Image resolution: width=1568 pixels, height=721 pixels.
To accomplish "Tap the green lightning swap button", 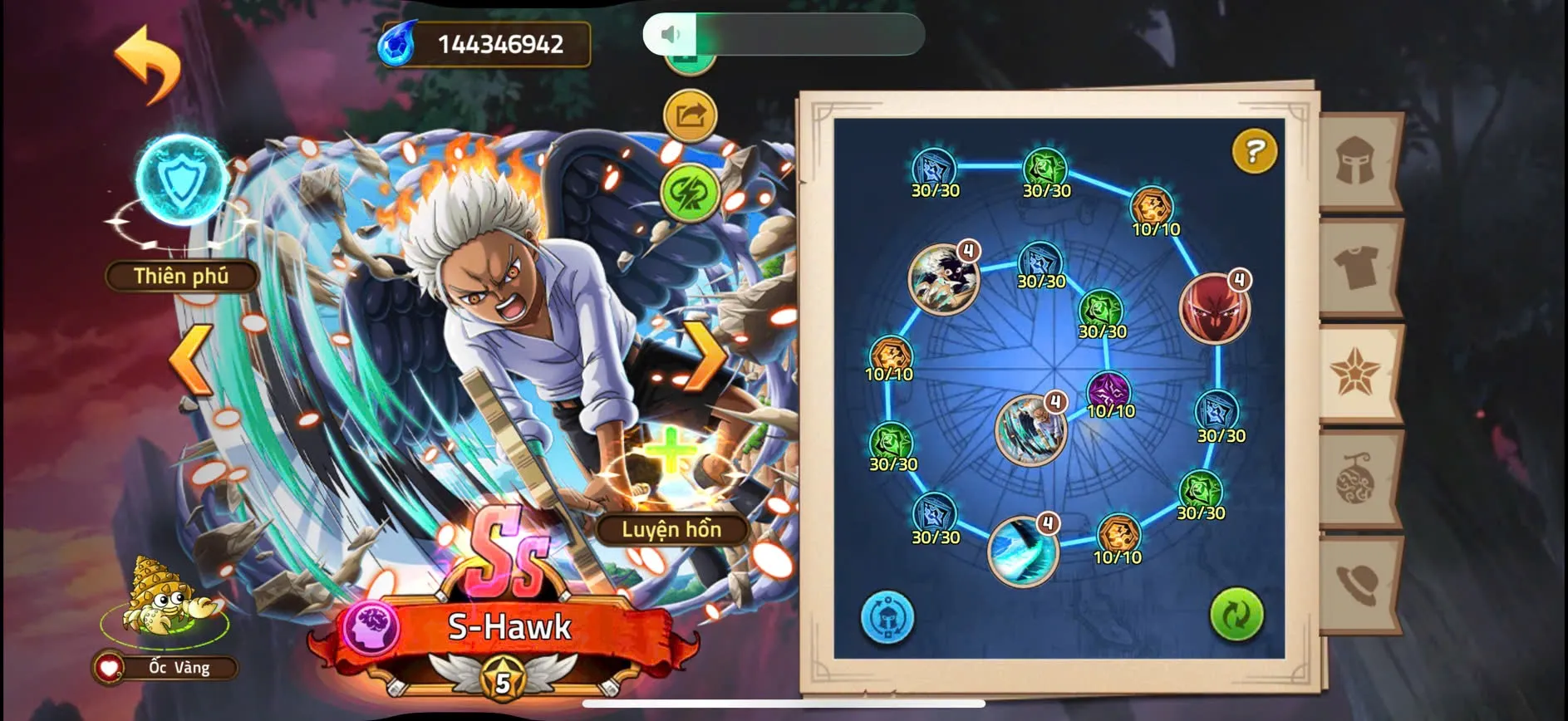I will 690,193.
